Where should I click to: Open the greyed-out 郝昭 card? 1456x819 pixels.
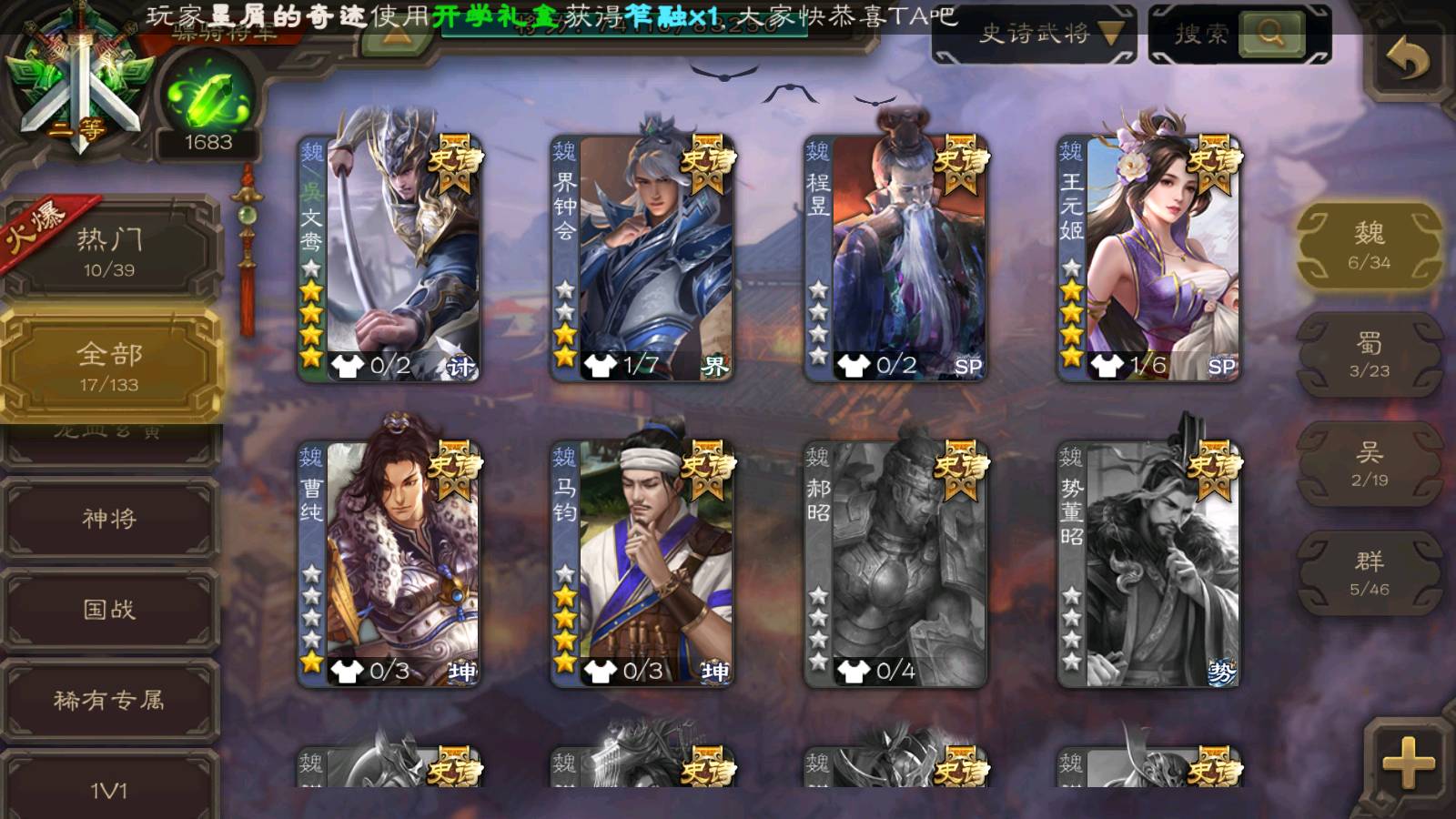(x=895, y=563)
